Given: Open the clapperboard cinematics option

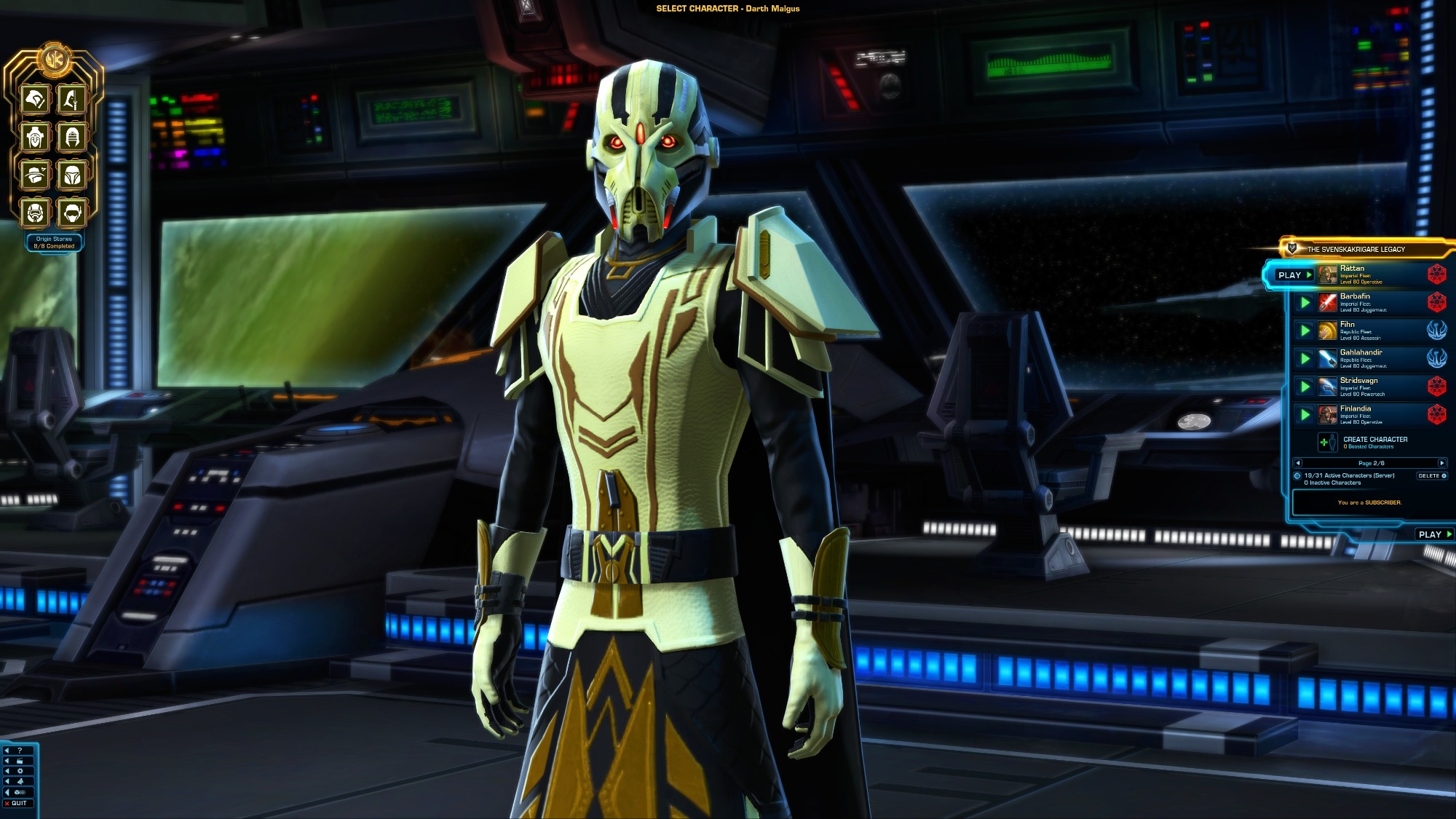Looking at the screenshot, I should point(20,761).
